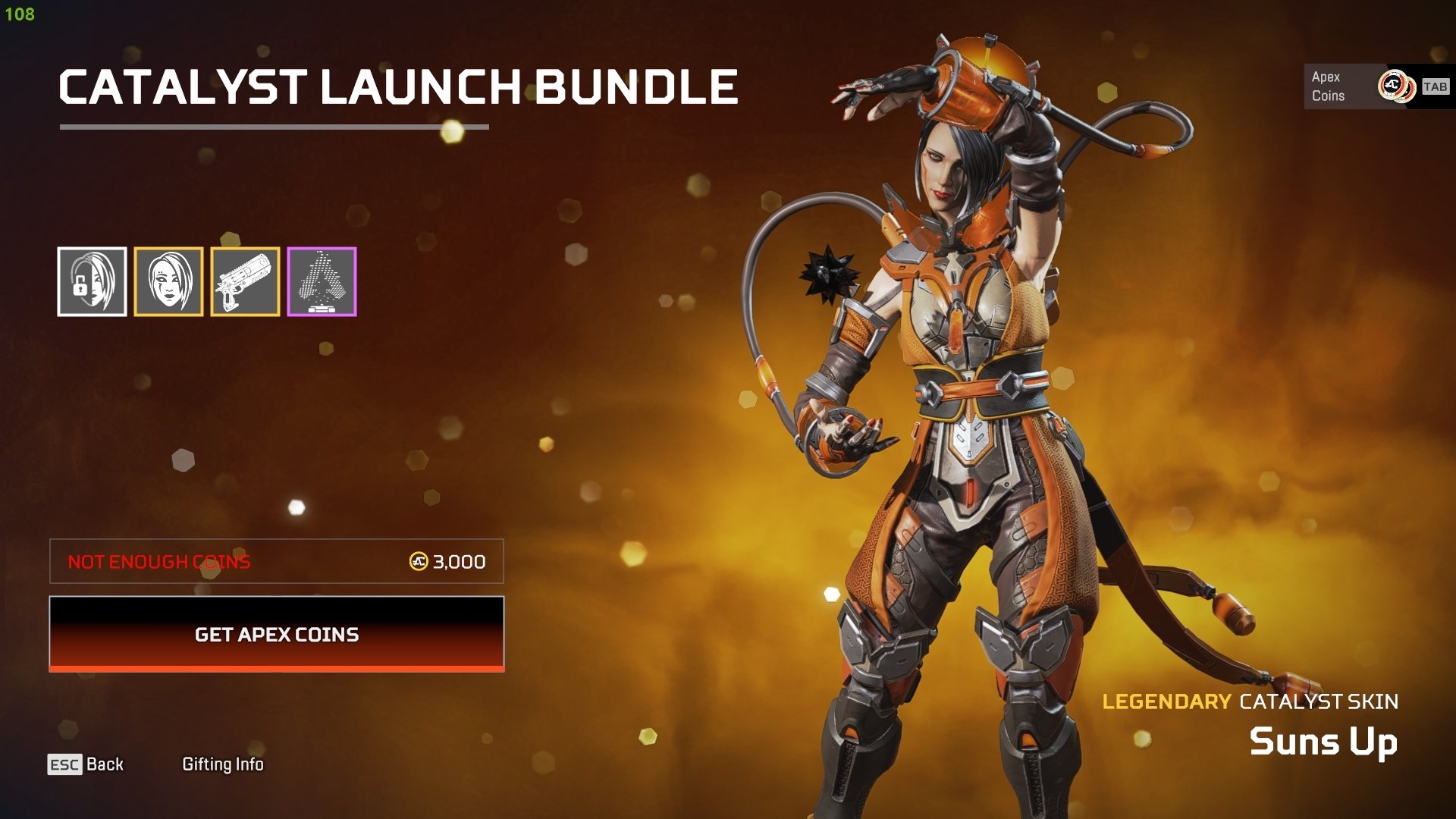Screen dimensions: 1456x819
Task: Click the CATALYST LAUNCH BUNDLE title
Action: point(397,86)
